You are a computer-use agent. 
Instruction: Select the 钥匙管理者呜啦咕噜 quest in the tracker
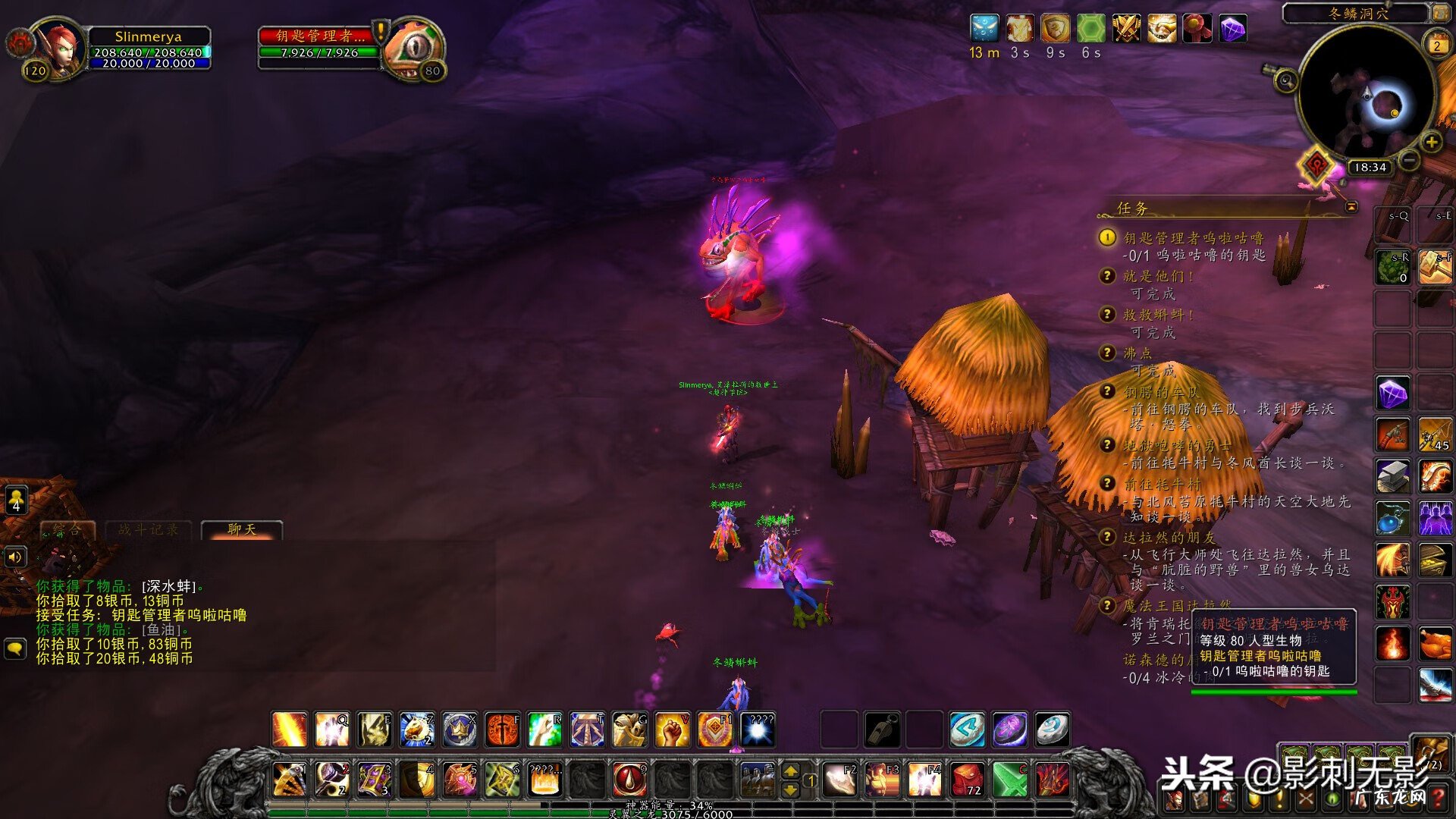[x=1193, y=238]
